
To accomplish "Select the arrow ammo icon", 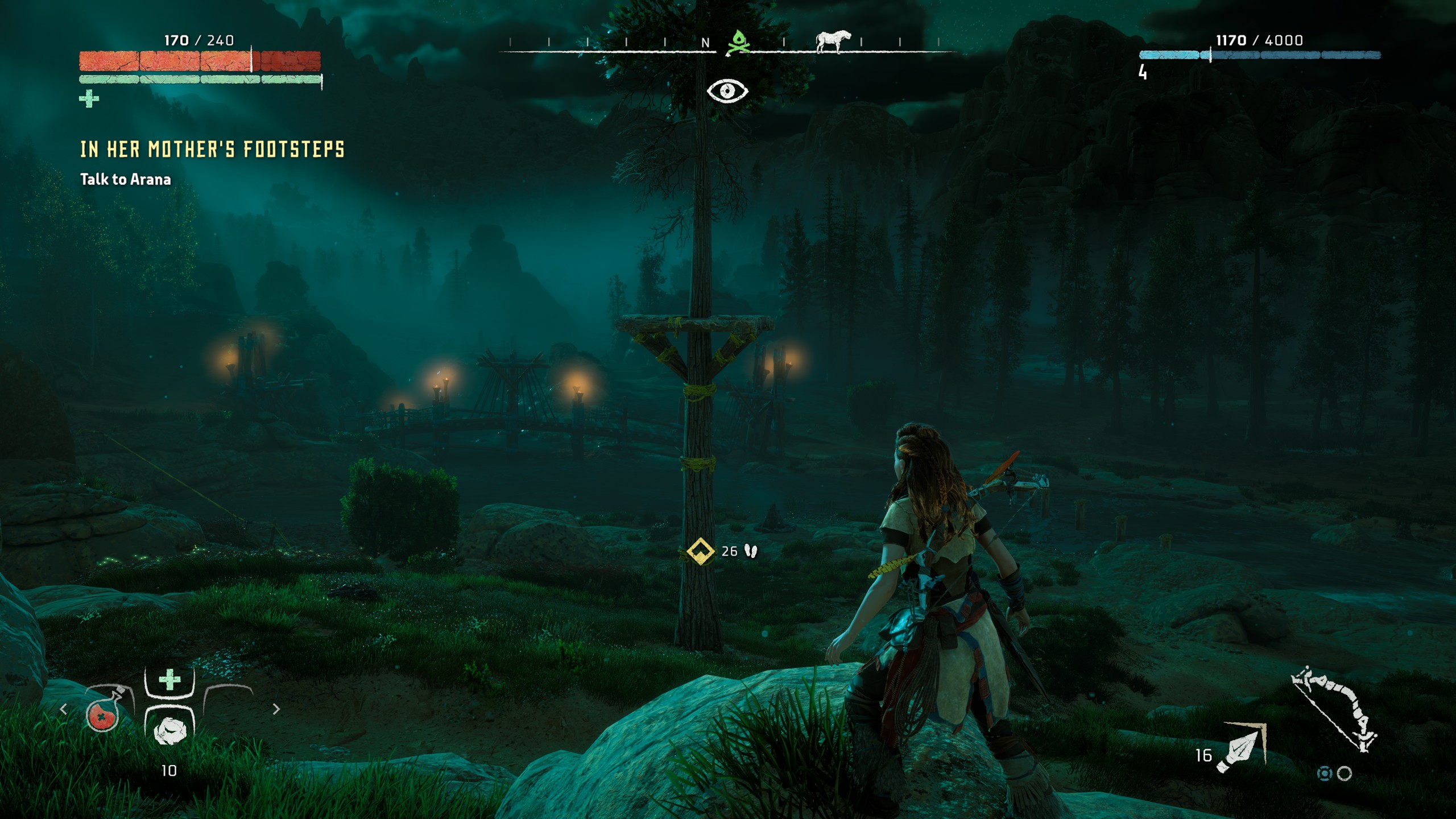I will coord(1244,747).
